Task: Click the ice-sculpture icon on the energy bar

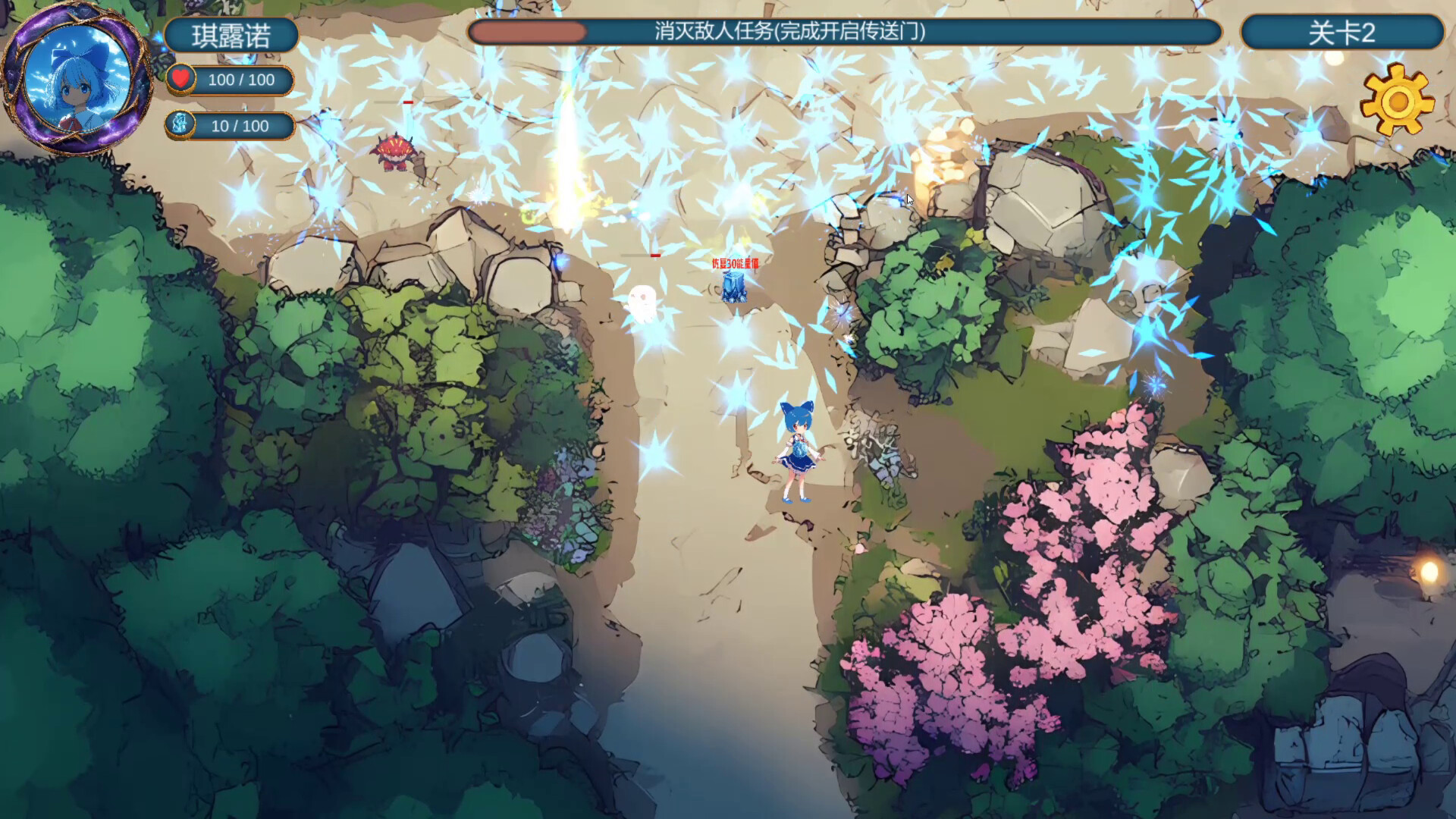Action: pyautogui.click(x=180, y=125)
